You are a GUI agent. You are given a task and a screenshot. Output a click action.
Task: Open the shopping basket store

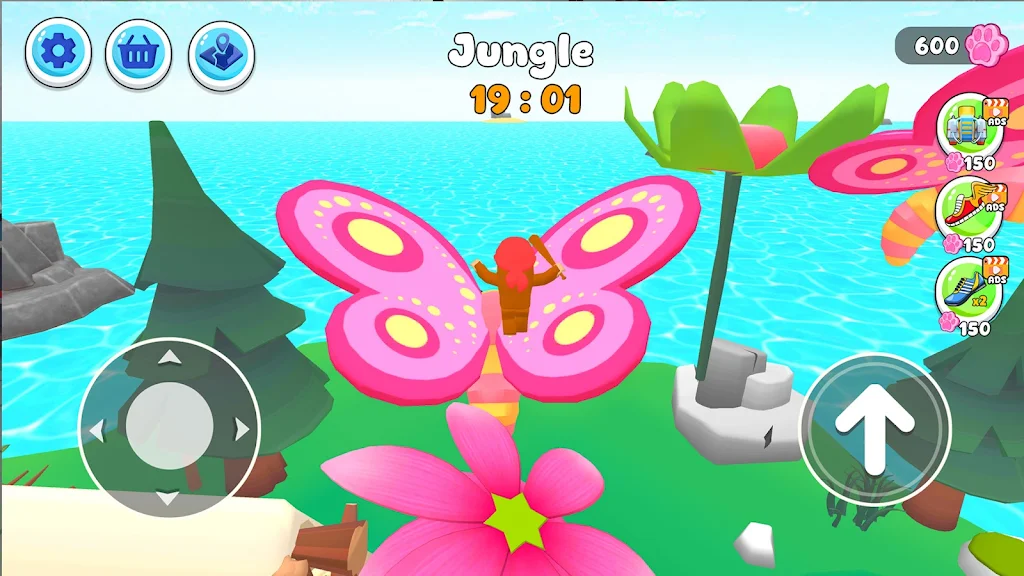coord(139,53)
